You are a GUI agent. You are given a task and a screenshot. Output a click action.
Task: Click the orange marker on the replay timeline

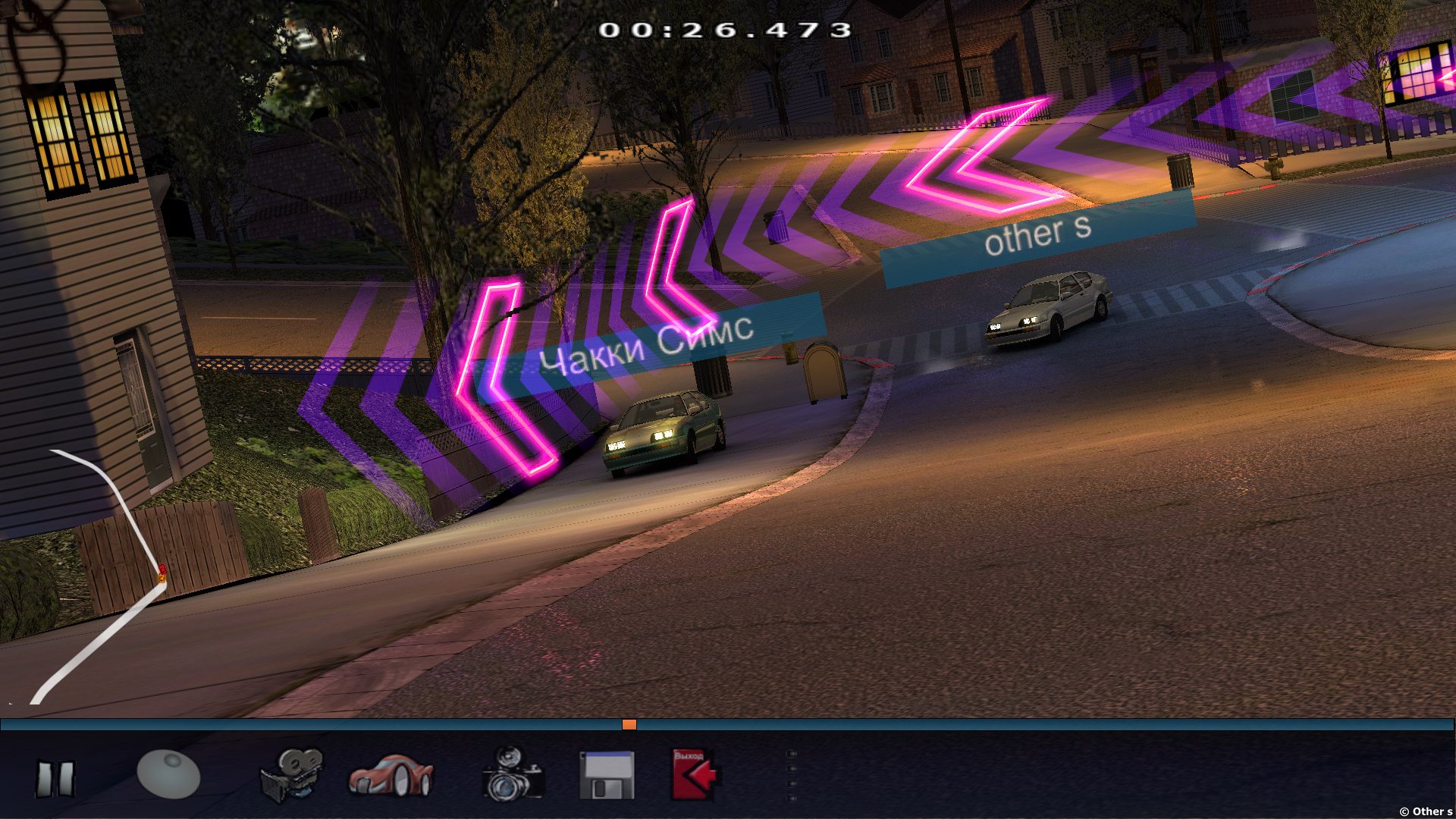[x=629, y=725]
